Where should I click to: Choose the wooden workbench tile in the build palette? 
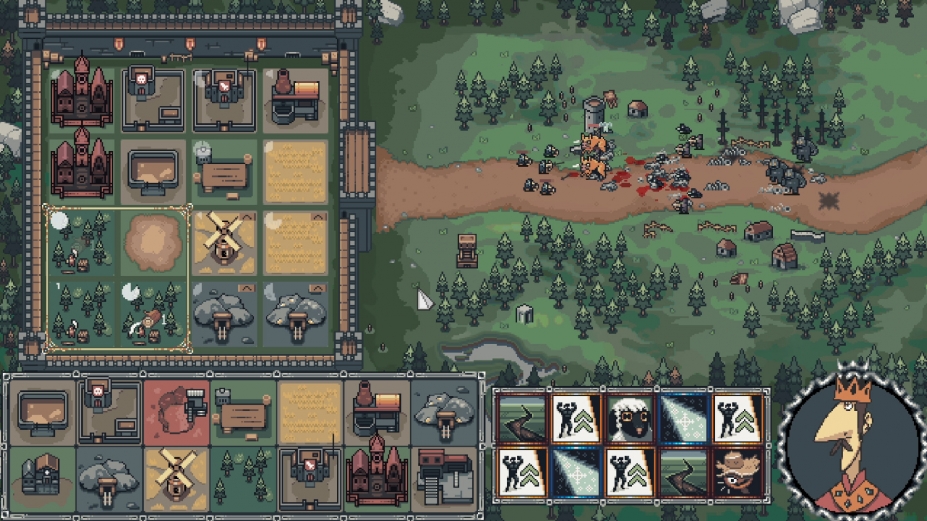point(242,411)
